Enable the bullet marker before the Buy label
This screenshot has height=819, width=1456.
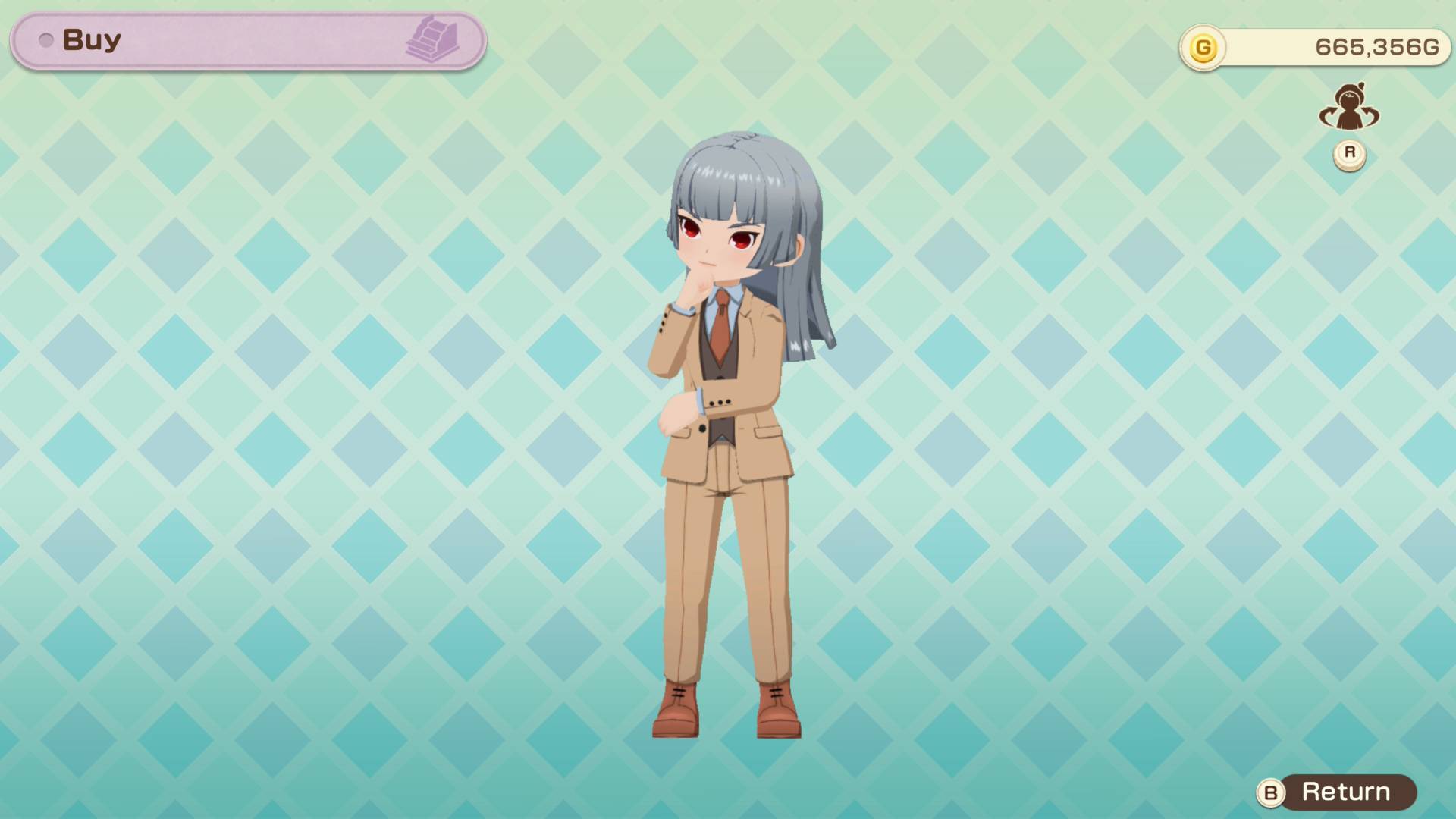coord(45,39)
